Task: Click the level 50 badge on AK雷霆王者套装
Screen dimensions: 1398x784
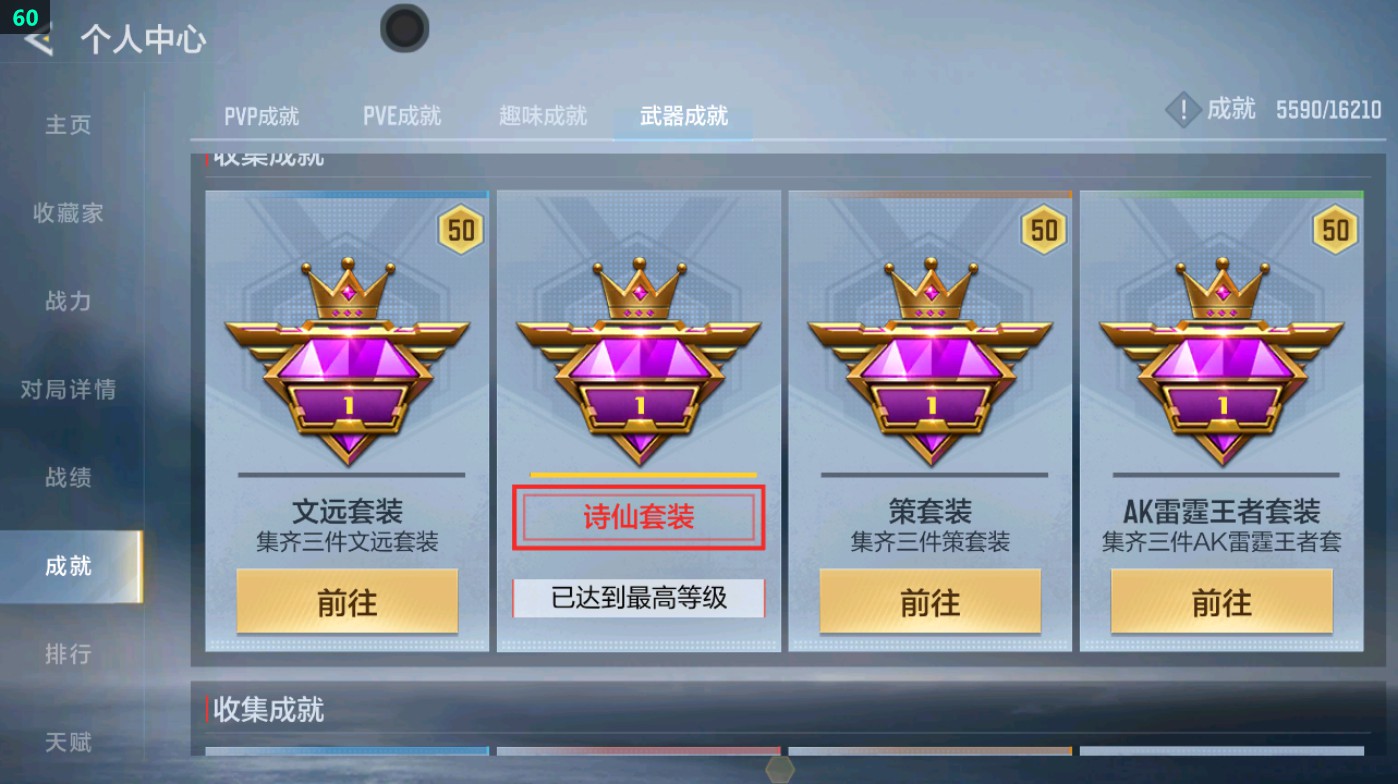Action: [1334, 230]
